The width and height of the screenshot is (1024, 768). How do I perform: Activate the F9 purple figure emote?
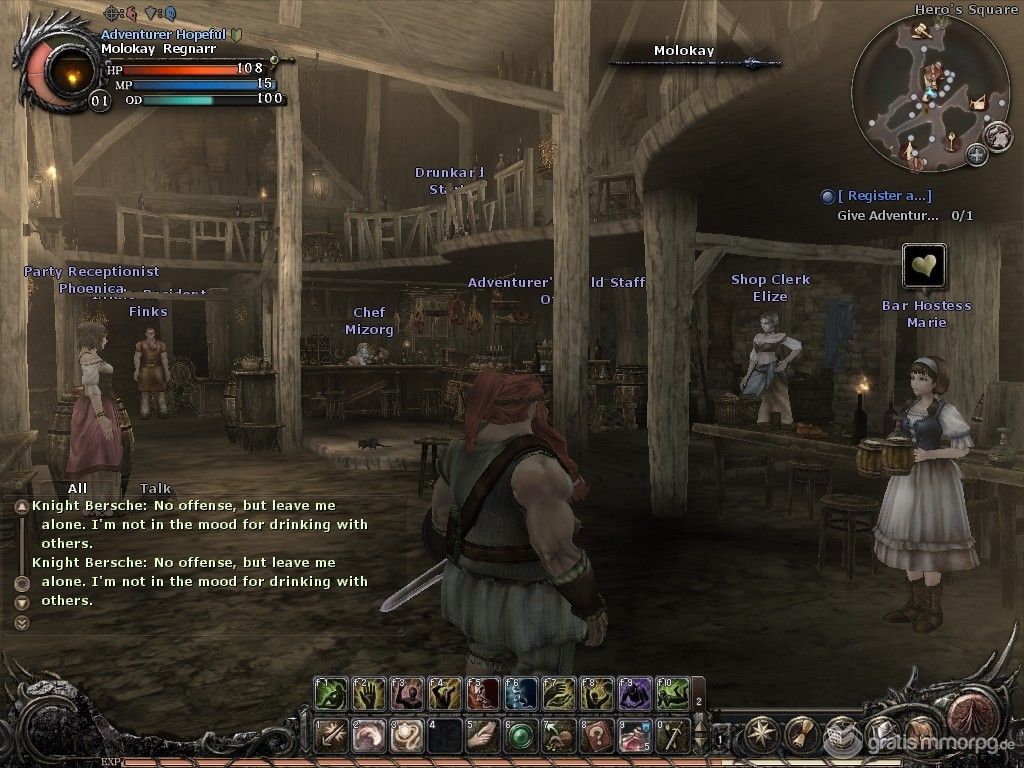pos(634,693)
